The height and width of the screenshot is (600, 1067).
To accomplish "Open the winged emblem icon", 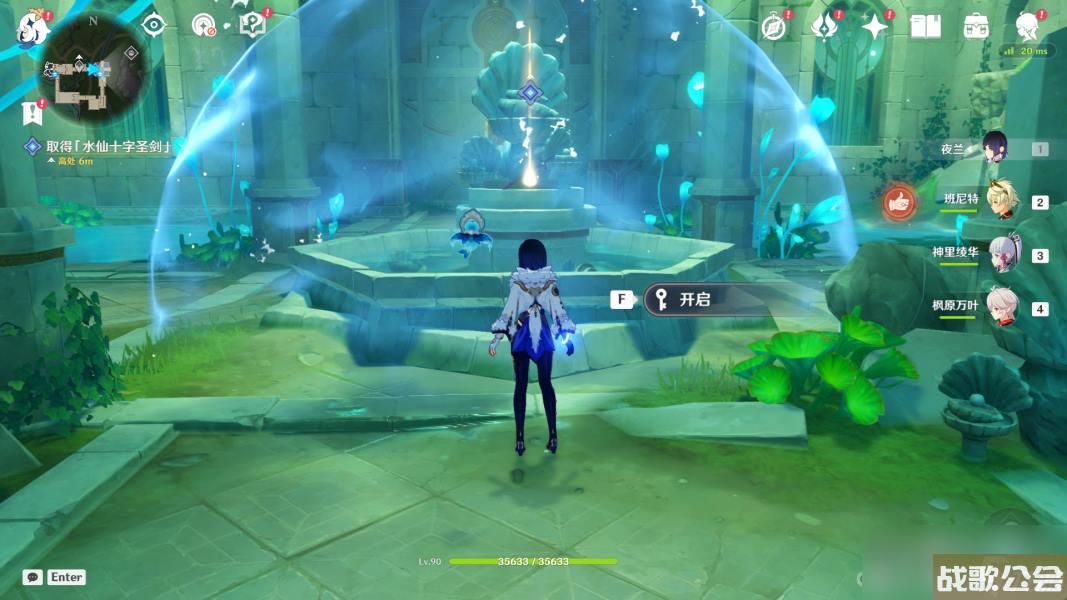I will [x=824, y=27].
